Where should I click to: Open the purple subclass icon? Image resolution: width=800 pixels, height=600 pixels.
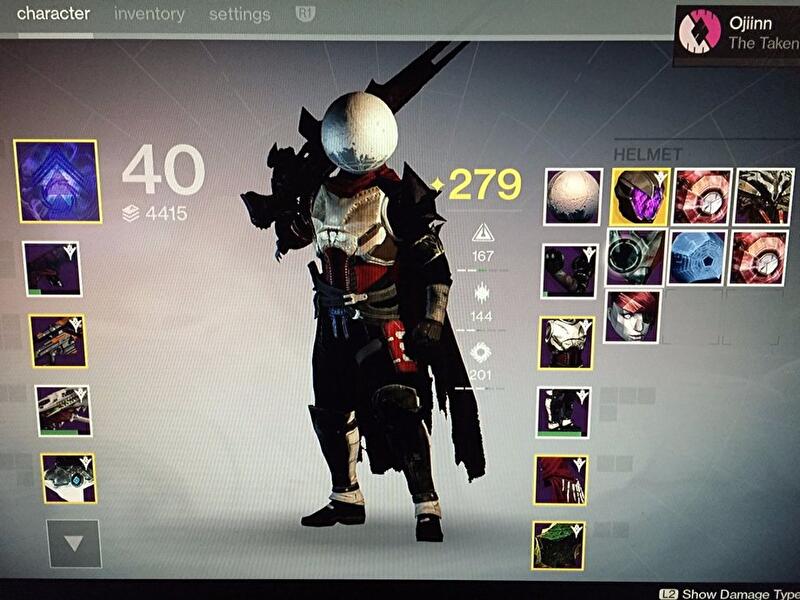[x=56, y=181]
